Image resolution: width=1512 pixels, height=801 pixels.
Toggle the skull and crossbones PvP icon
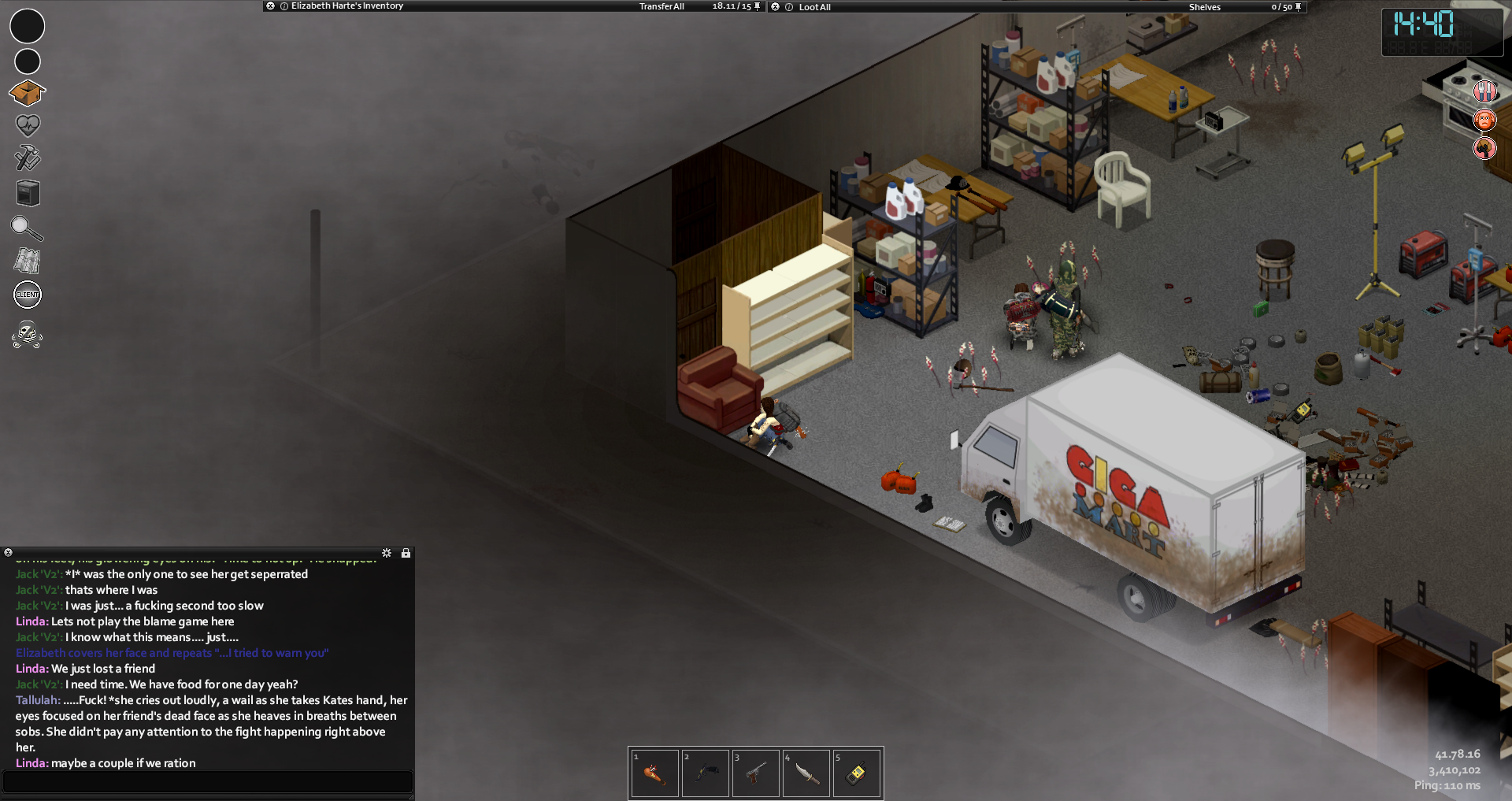point(28,334)
